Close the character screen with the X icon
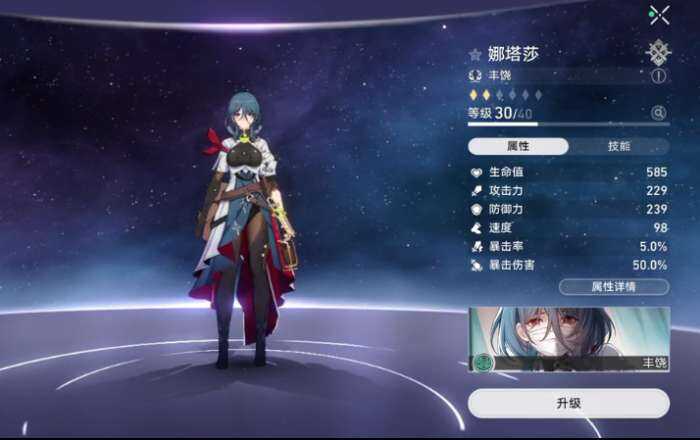Image resolution: width=700 pixels, height=440 pixels. coord(659,14)
